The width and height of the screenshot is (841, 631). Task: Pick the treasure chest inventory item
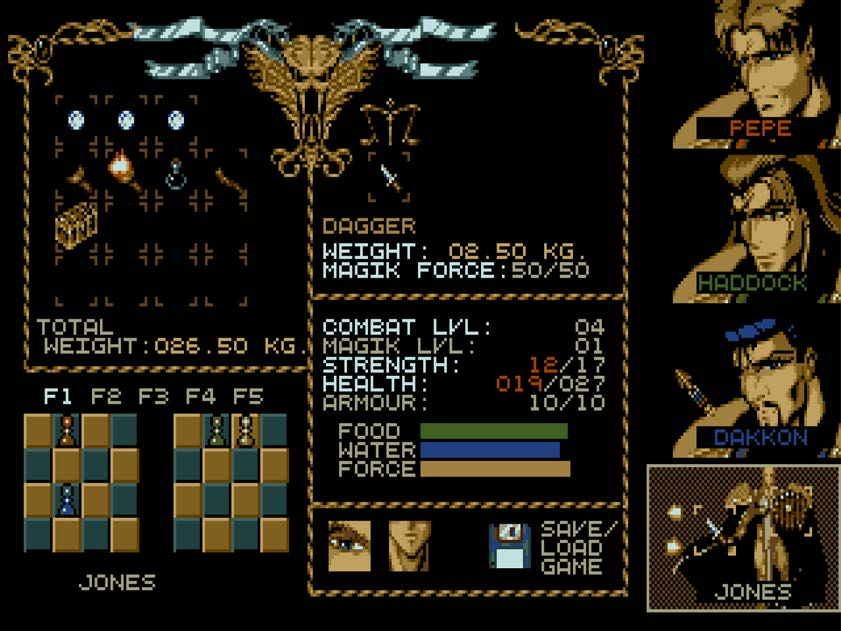(x=76, y=225)
